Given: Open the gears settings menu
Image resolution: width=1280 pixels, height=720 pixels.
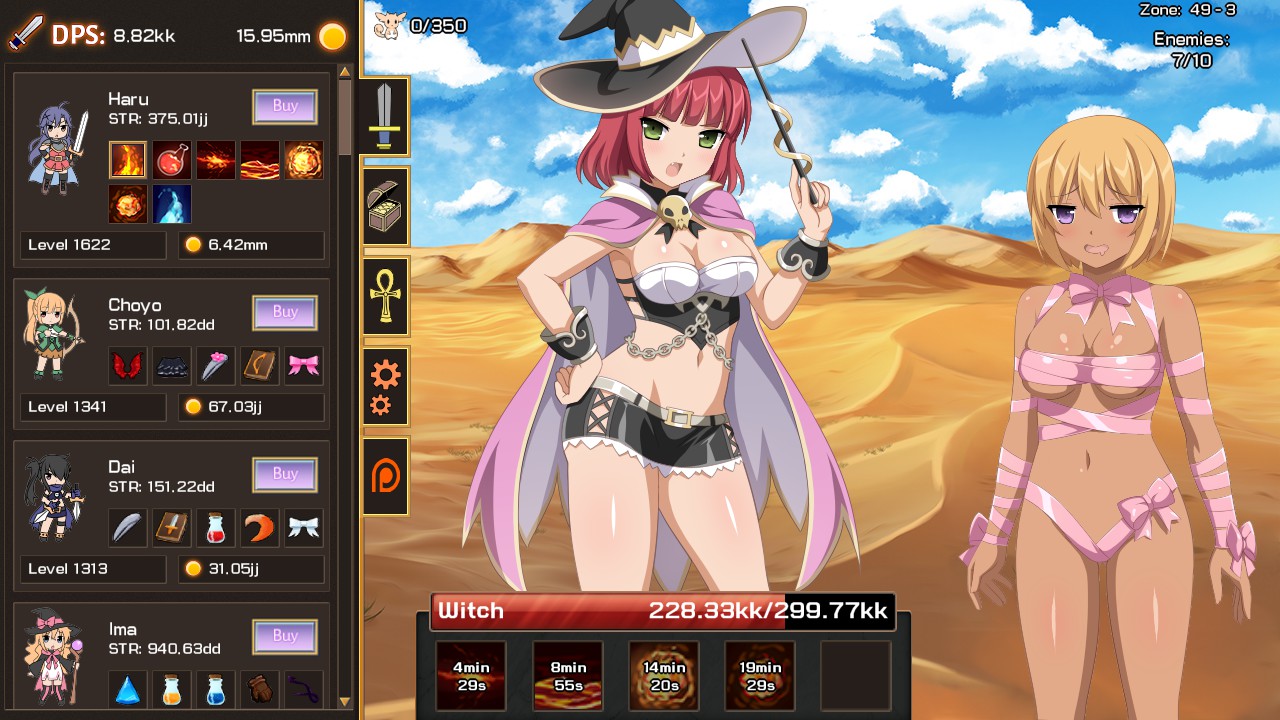Looking at the screenshot, I should 386,384.
